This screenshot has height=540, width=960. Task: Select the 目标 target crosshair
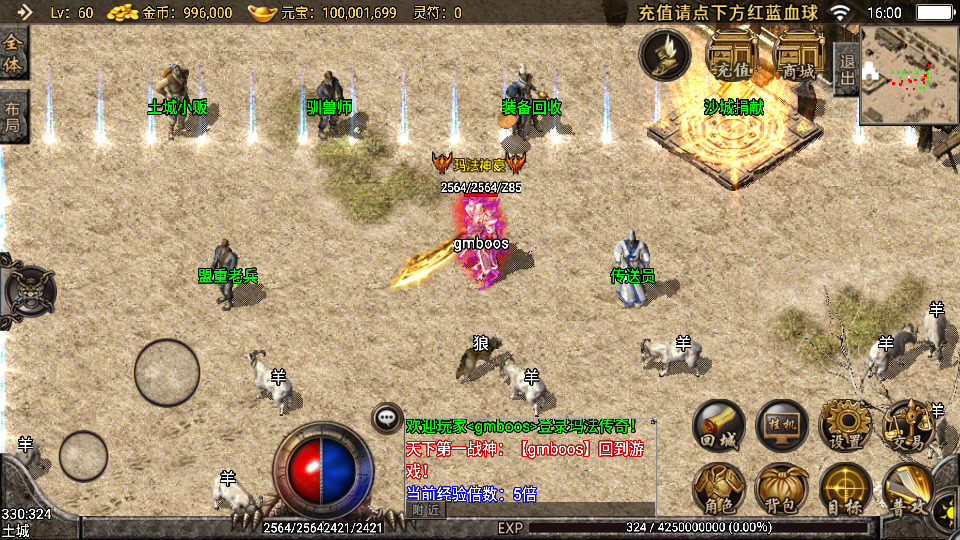(x=845, y=488)
